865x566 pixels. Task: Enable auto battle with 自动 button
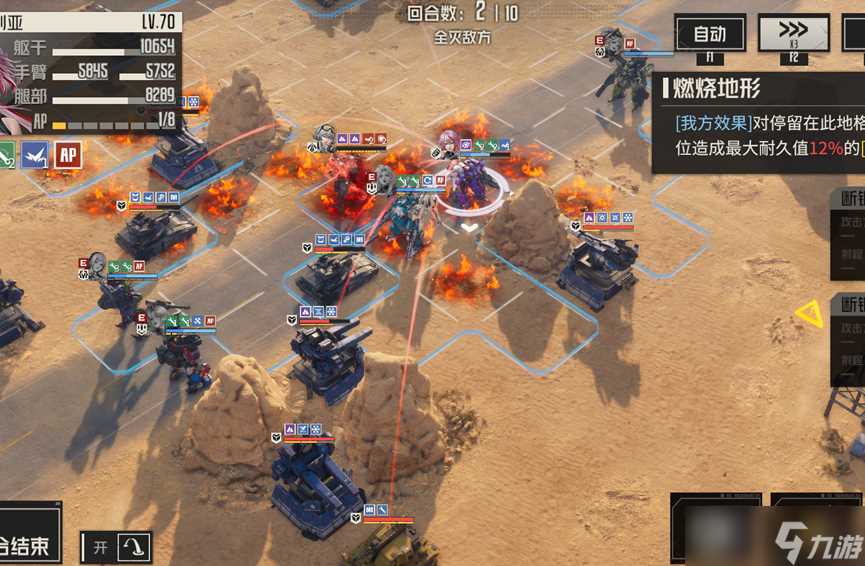[709, 33]
